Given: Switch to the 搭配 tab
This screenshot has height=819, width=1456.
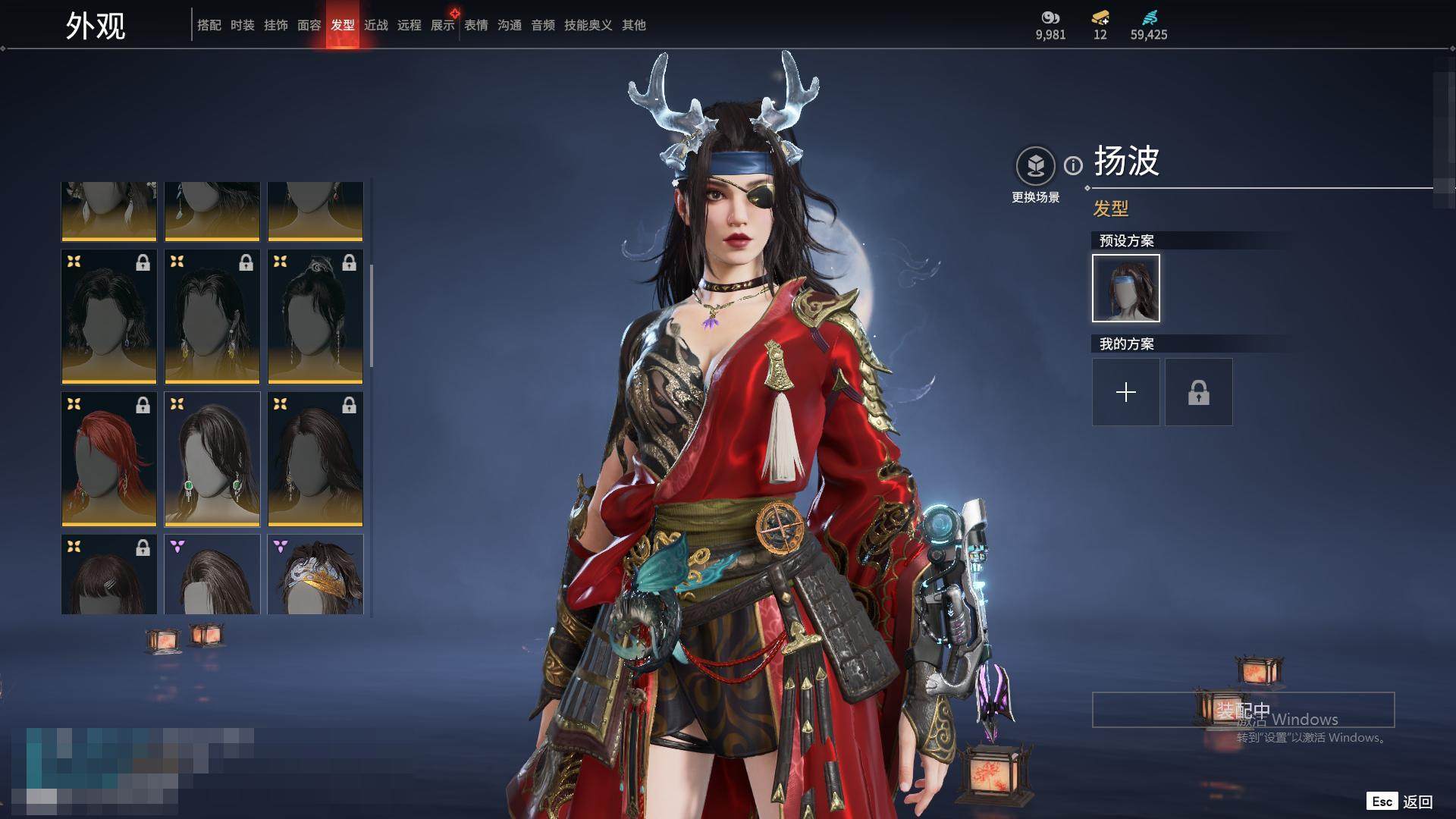Looking at the screenshot, I should (x=209, y=25).
